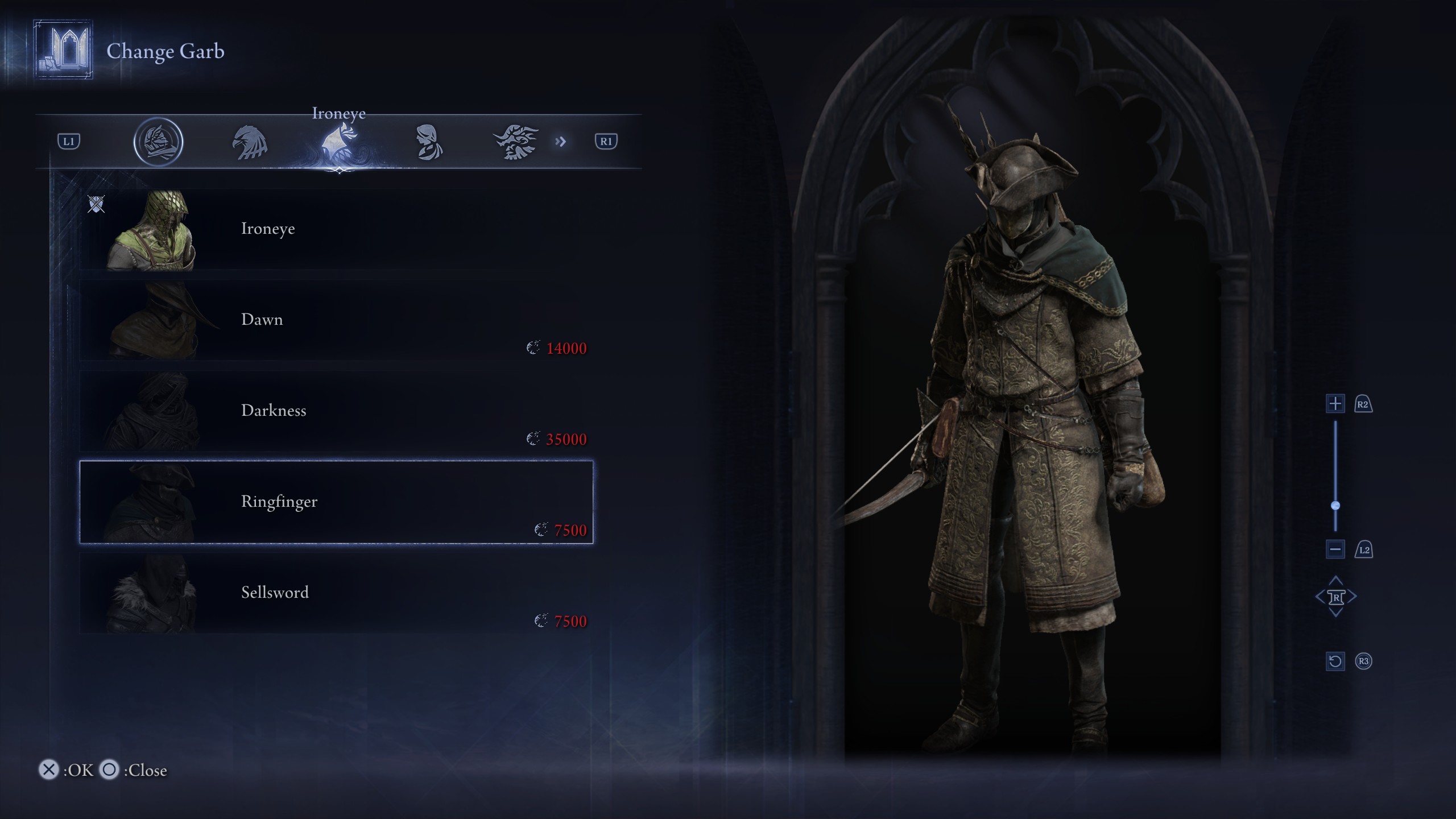The image size is (1456, 819).
Task: Click the character rotation arrows control
Action: coord(1335,597)
